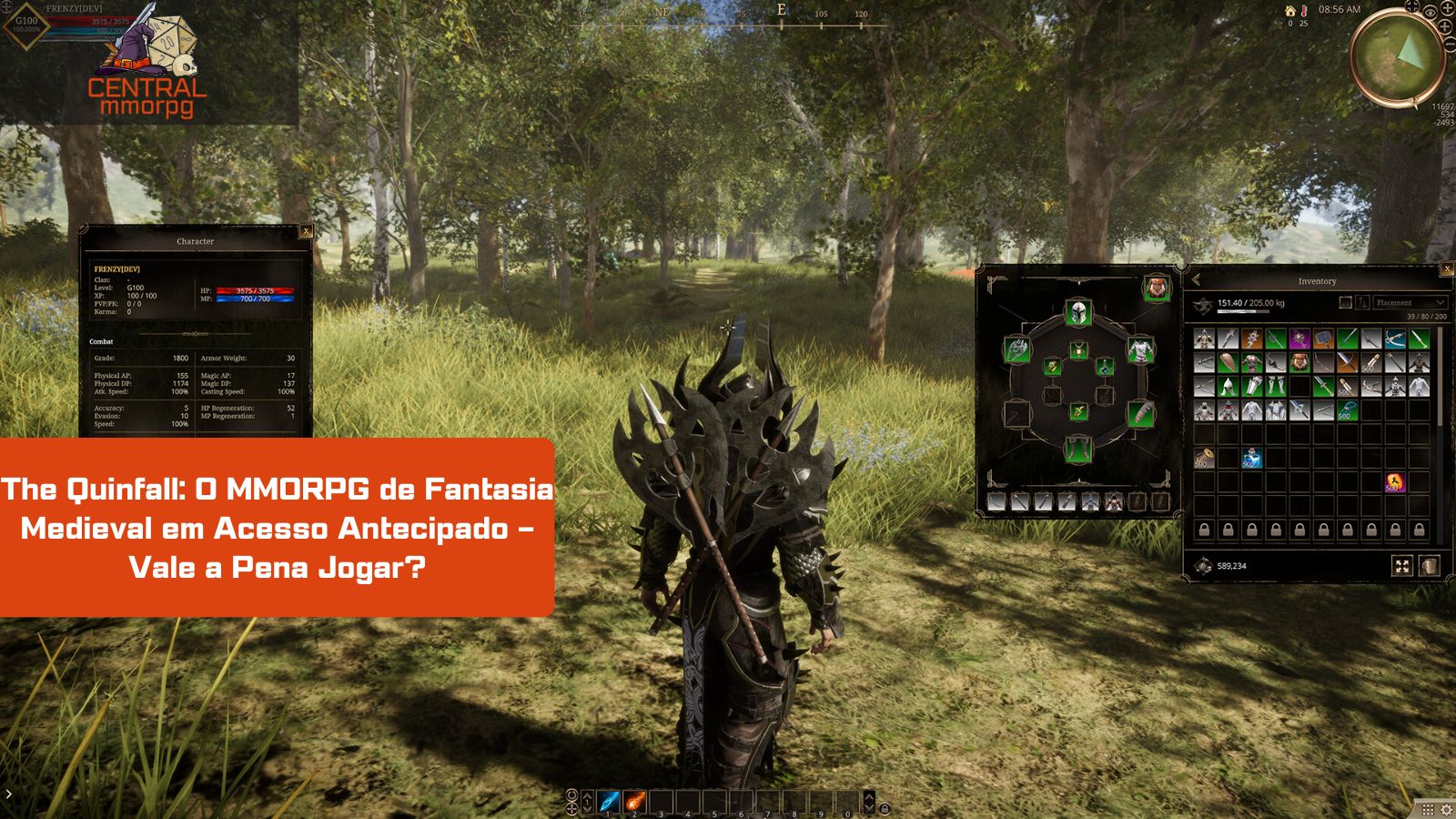
Task: Click the gold coins stack in inventory
Action: 1203,457
